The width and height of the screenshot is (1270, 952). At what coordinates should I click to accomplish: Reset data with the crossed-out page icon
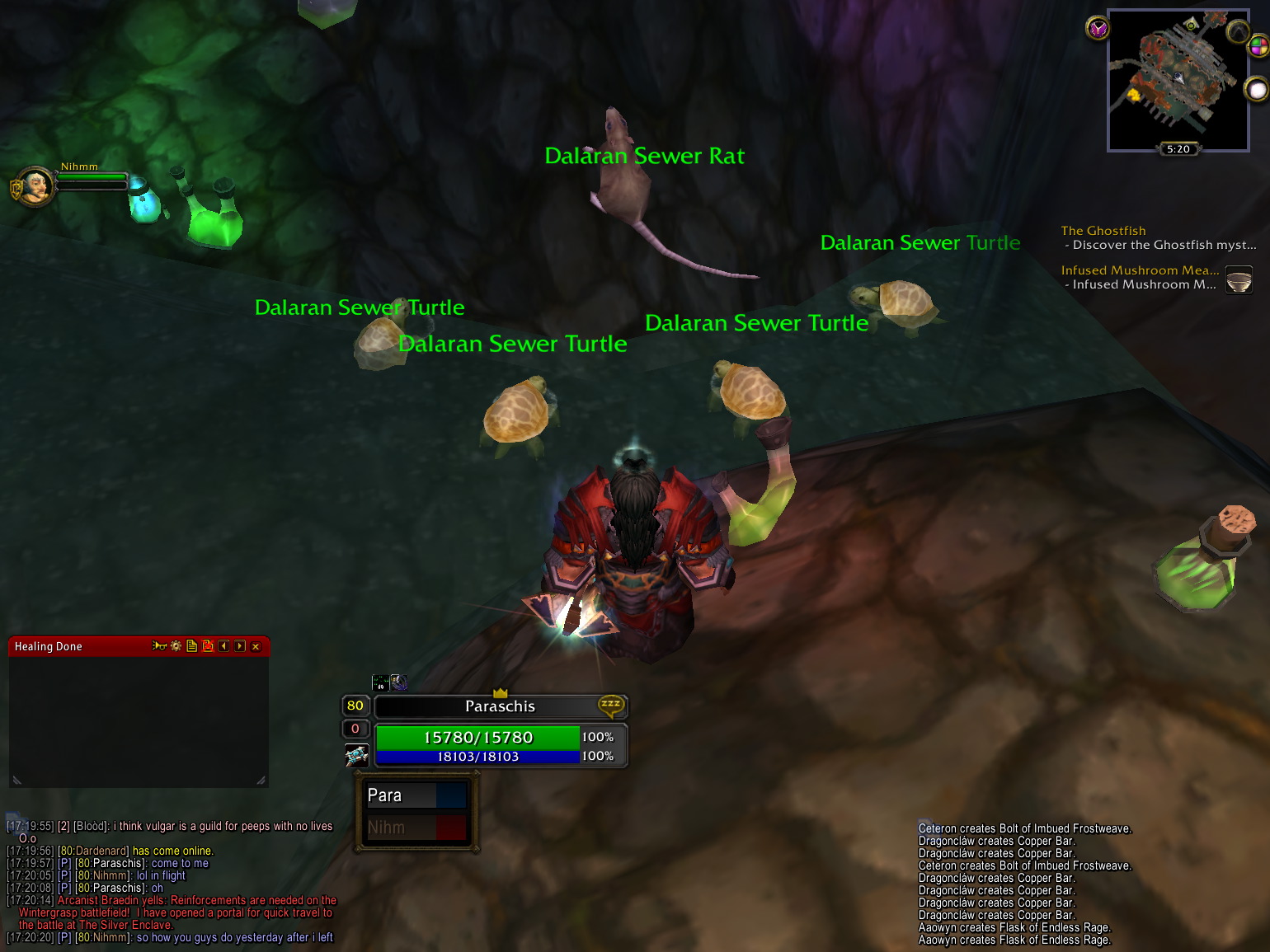pos(208,646)
